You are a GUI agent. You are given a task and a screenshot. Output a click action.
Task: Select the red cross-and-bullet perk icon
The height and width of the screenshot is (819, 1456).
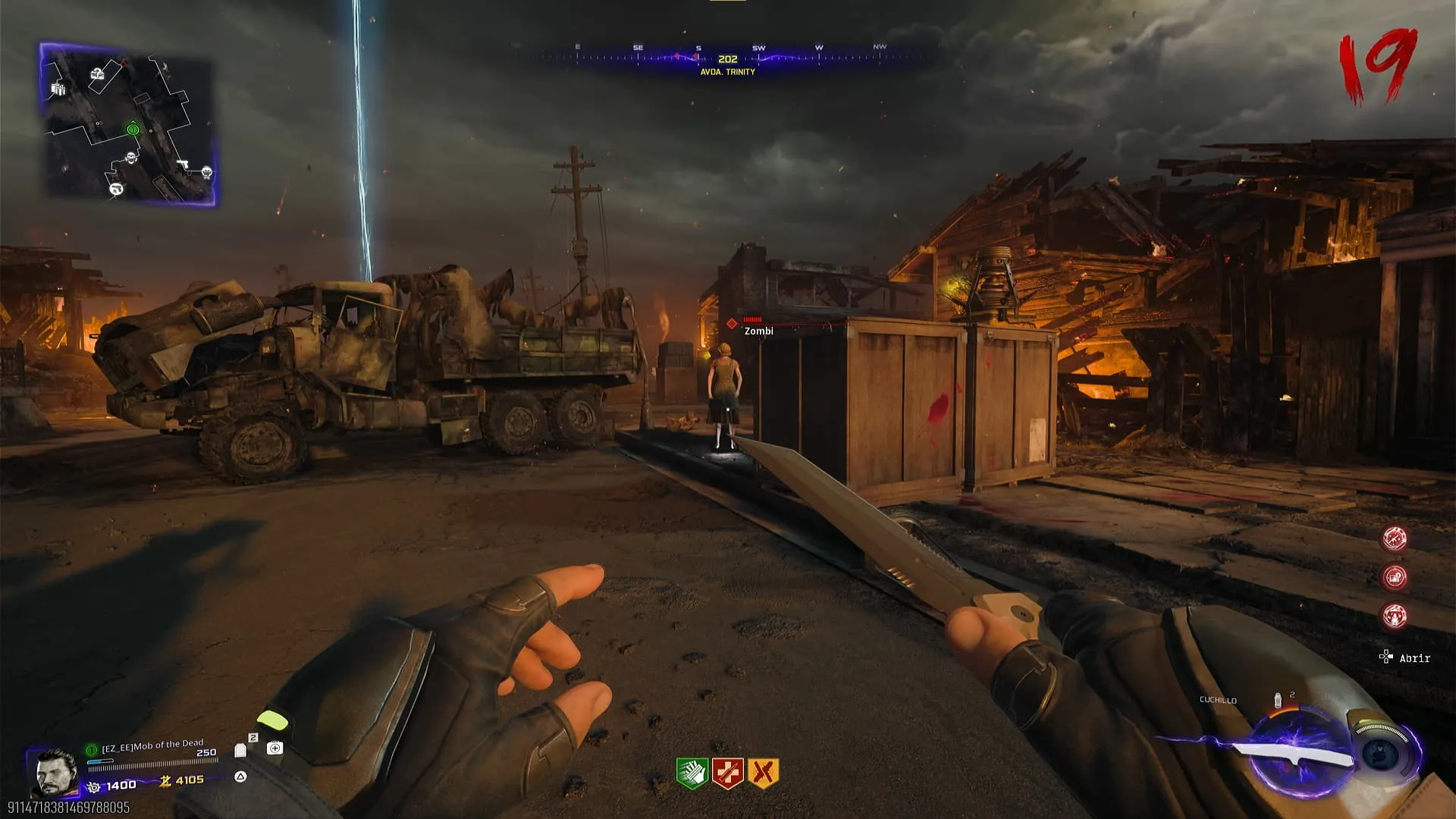[x=727, y=773]
